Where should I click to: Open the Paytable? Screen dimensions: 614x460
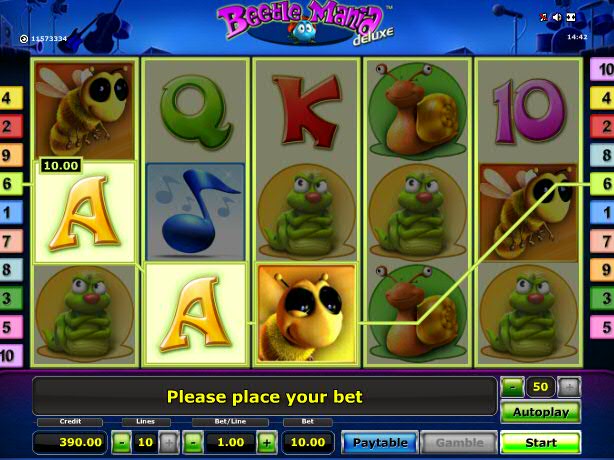(x=380, y=442)
